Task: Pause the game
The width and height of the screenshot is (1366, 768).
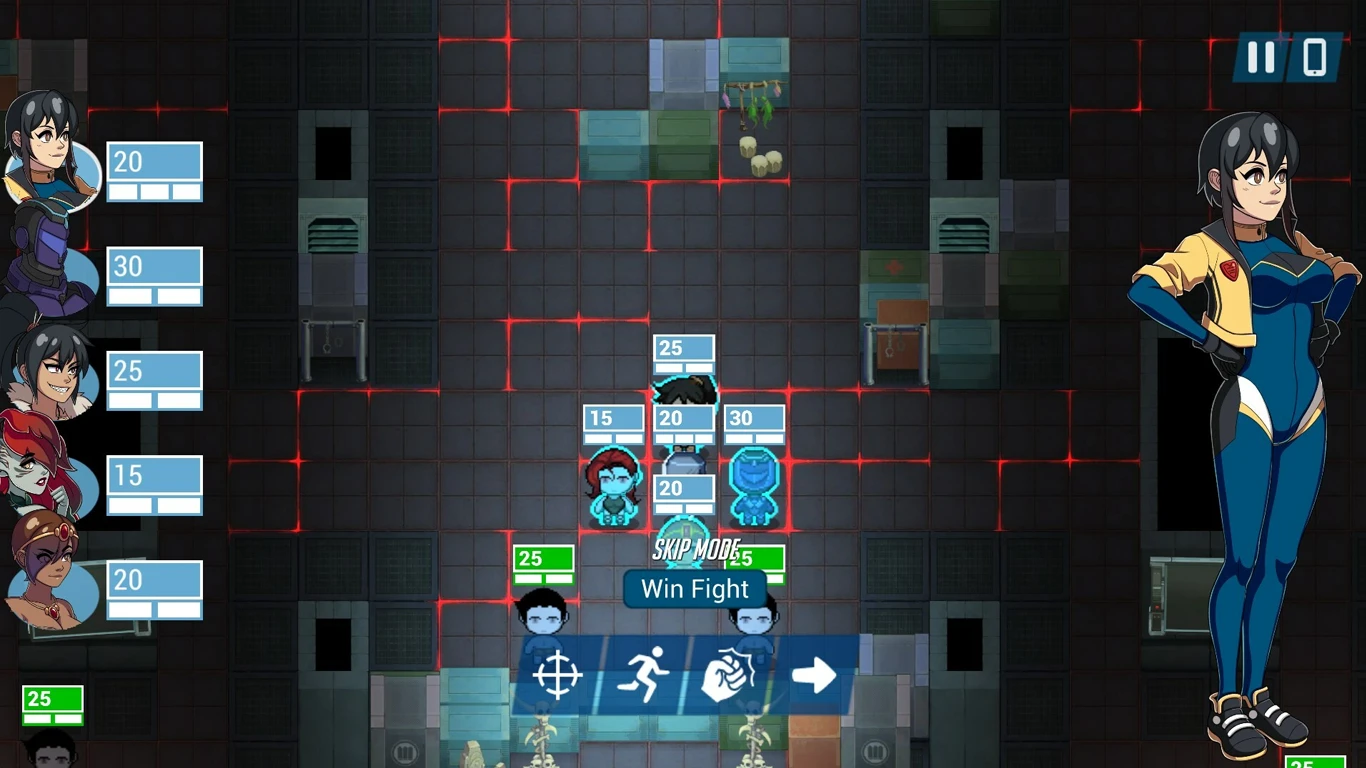Action: click(1260, 59)
